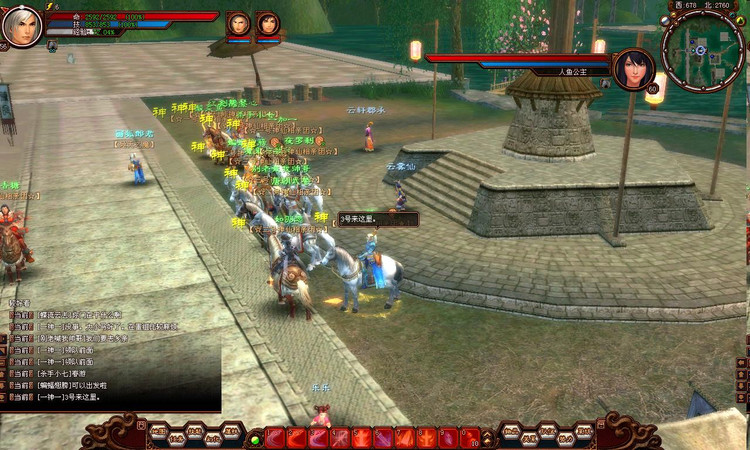The height and width of the screenshot is (450, 750).
Task: Select the second party member portrait
Action: 268,23
